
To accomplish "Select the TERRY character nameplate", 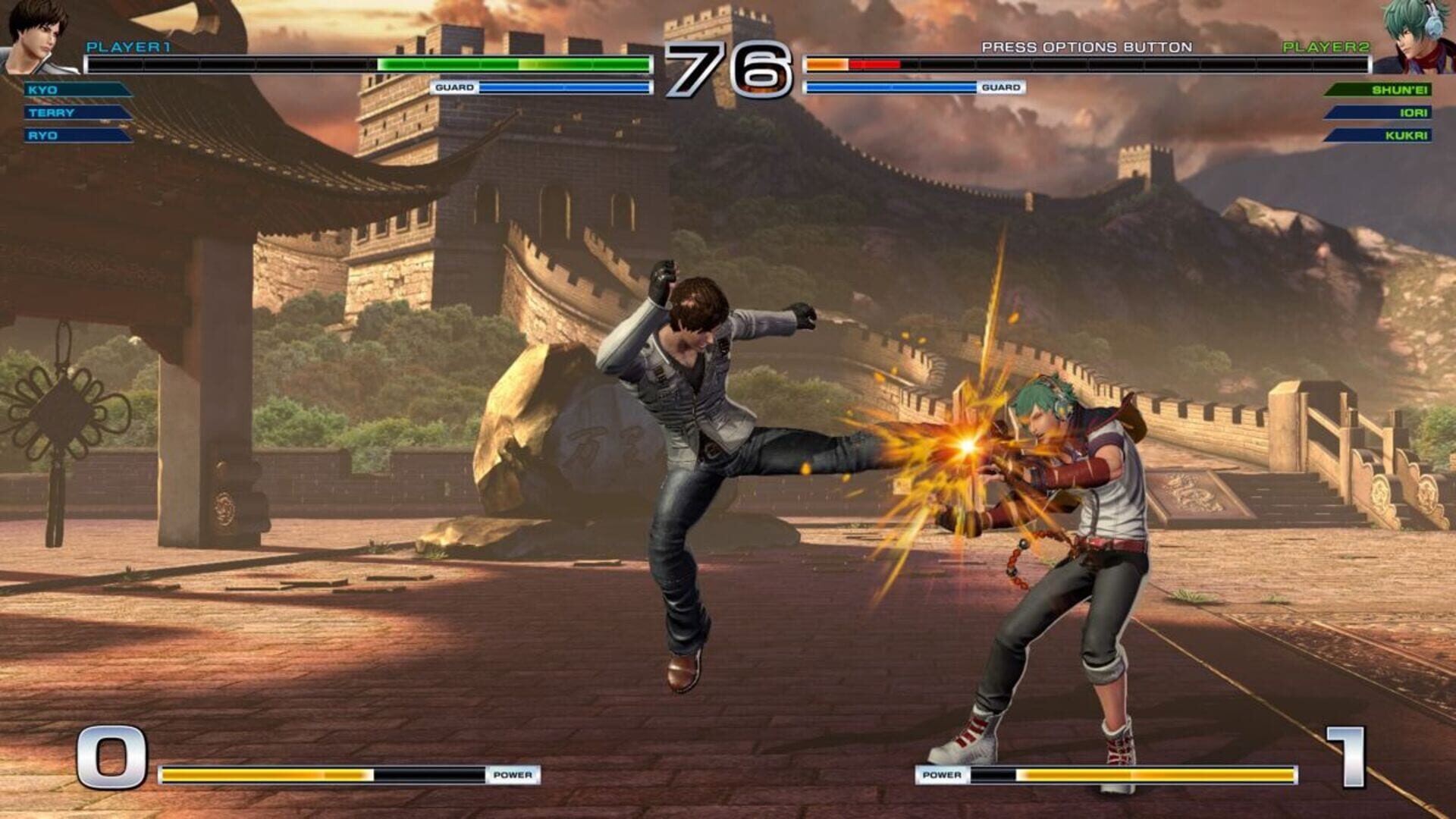I will pos(76,113).
